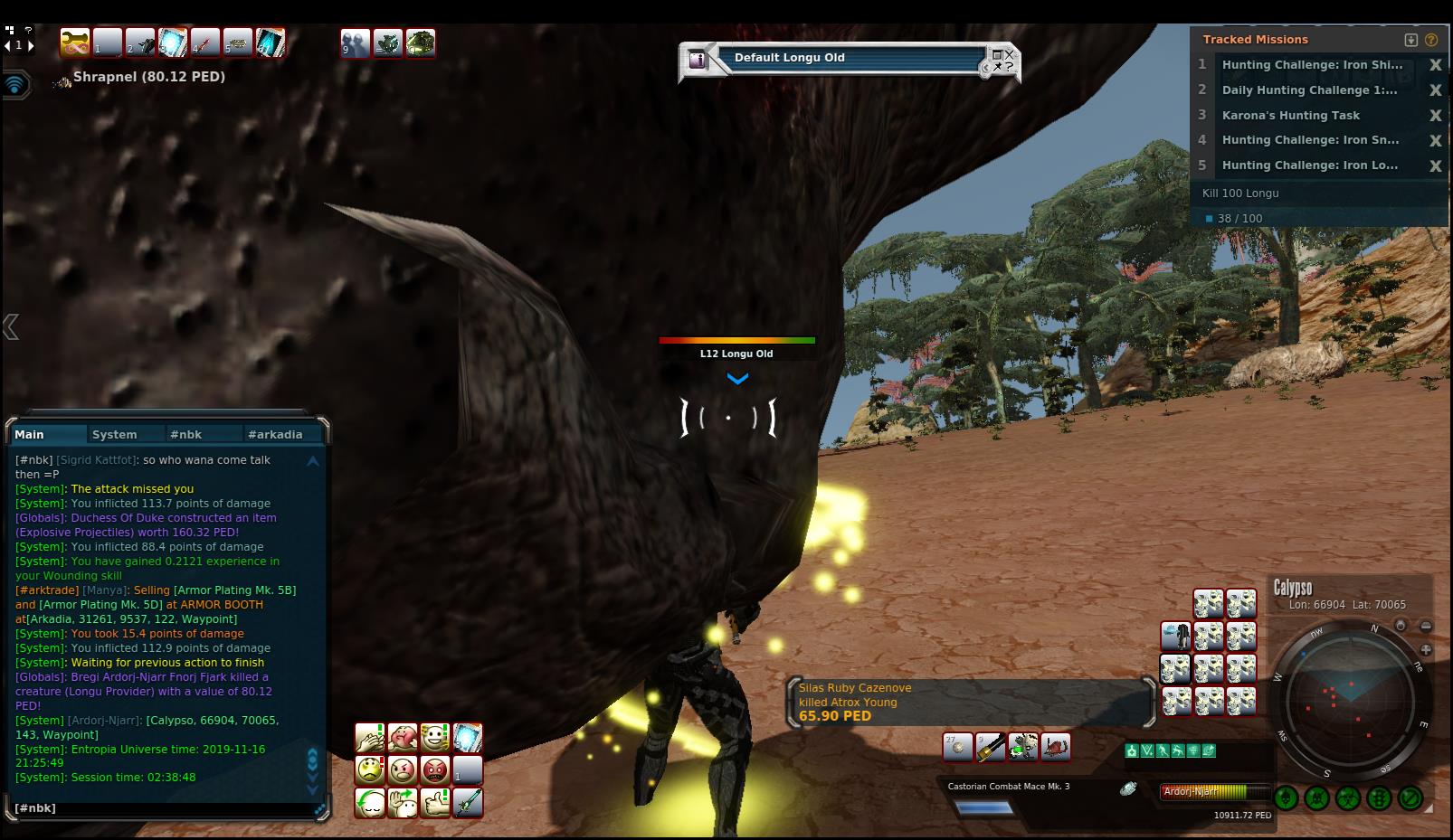Remove Karona's Hunting Task from tracking
Image resolution: width=1453 pixels, height=840 pixels.
1435,116
